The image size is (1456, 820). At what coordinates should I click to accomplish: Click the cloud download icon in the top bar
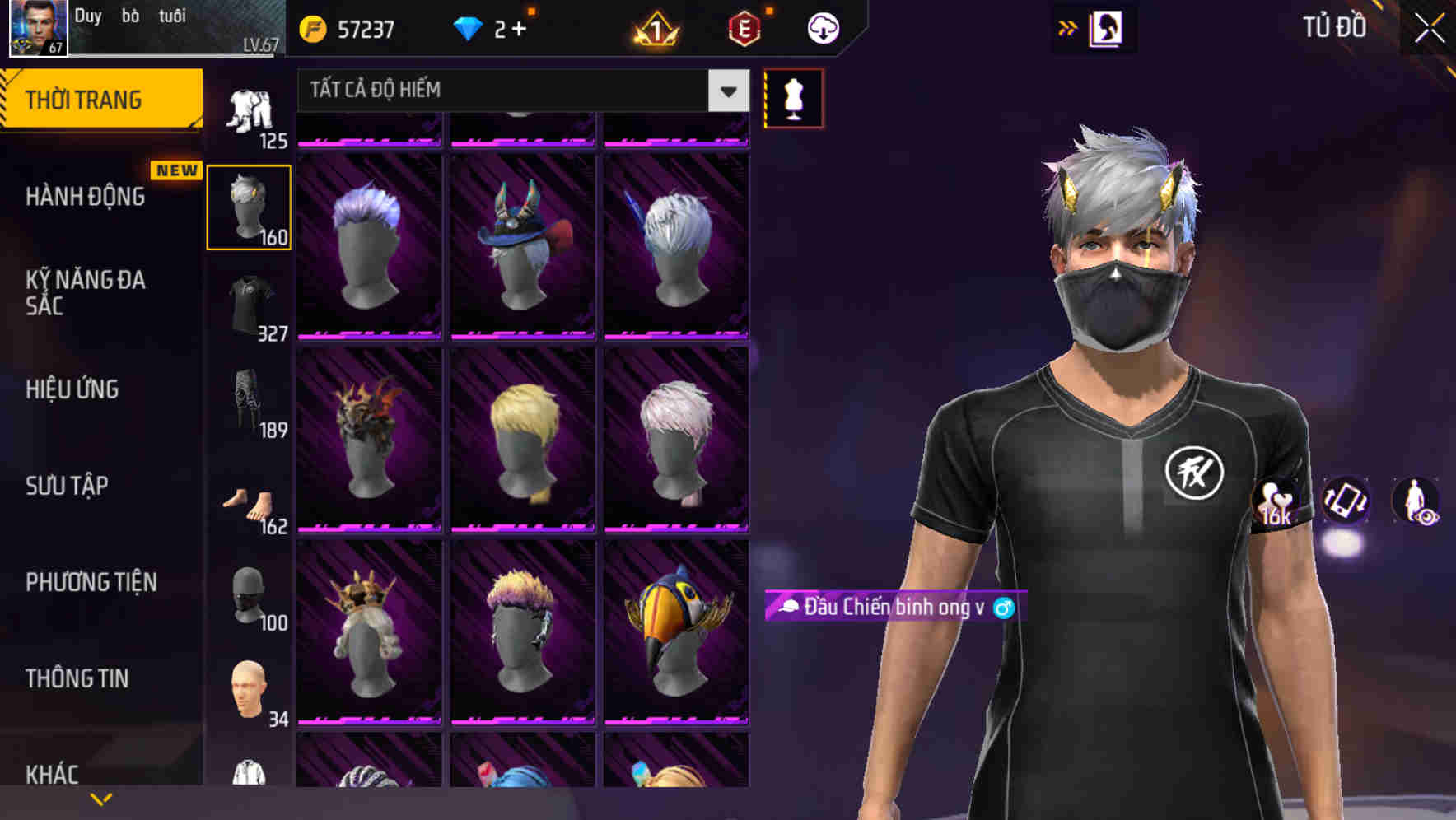tap(823, 27)
